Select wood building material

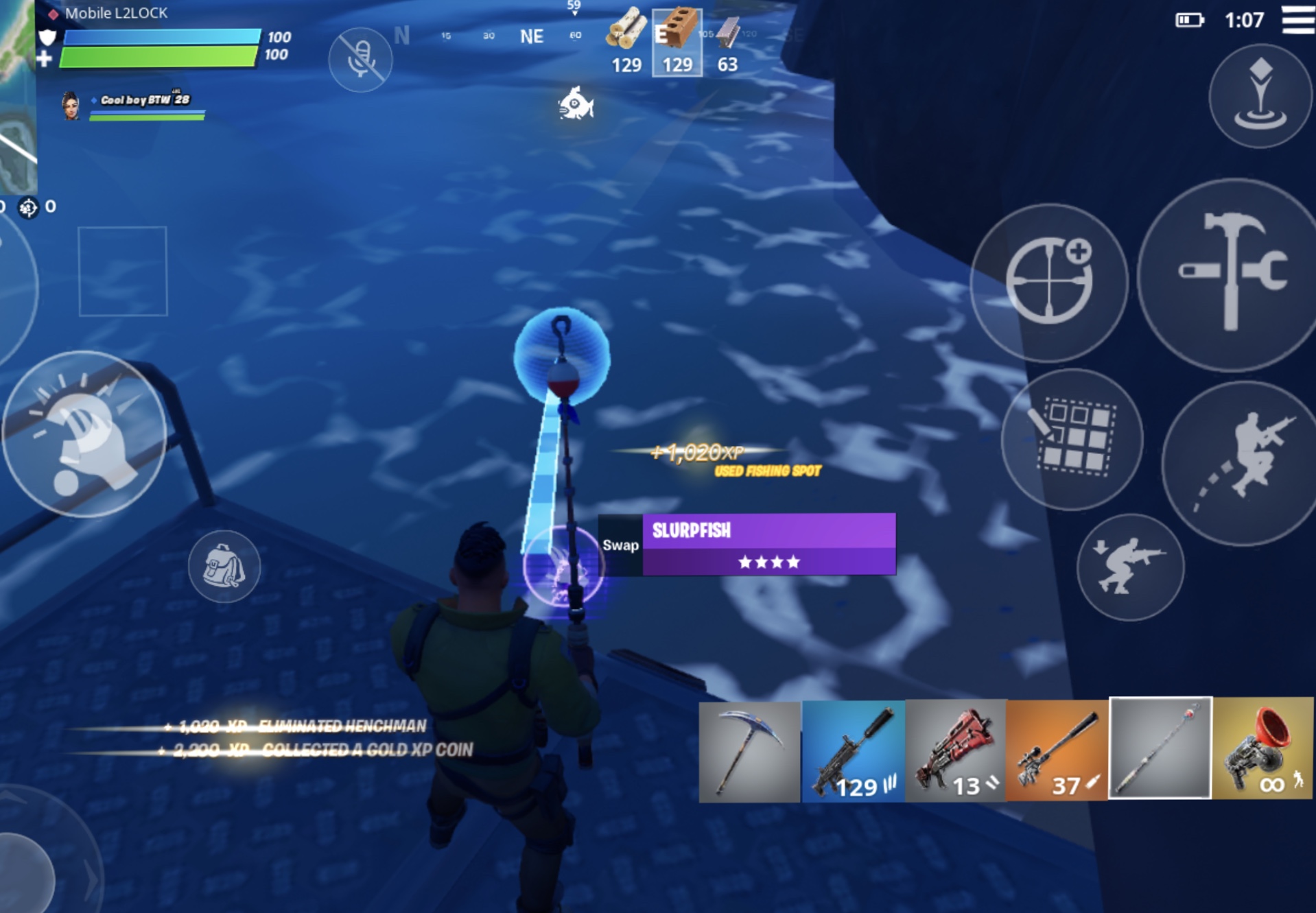(626, 43)
